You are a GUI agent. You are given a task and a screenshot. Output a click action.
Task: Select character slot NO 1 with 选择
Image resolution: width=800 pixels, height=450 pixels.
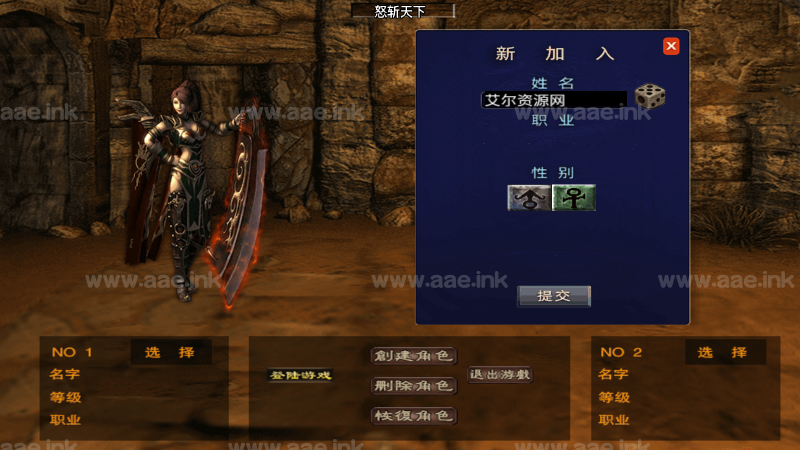pyautogui.click(x=170, y=352)
